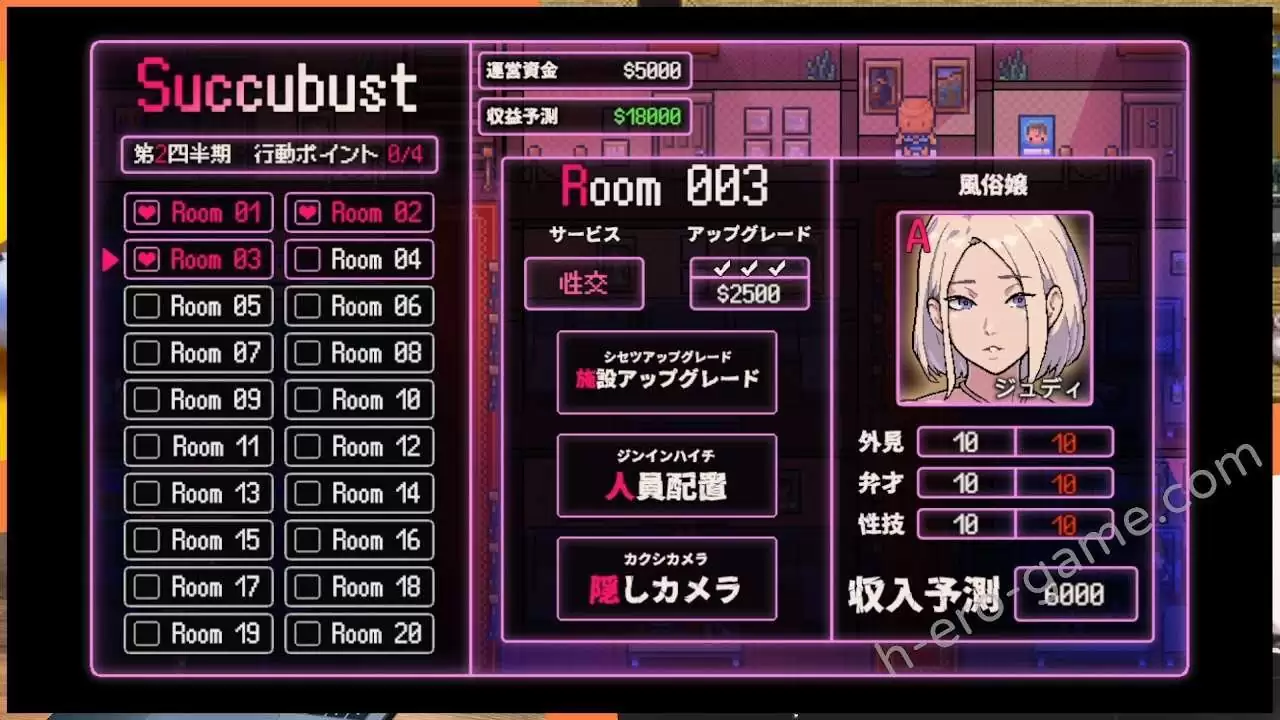Click the 性交 service button
Screen dimensions: 1280x720
[x=584, y=284]
